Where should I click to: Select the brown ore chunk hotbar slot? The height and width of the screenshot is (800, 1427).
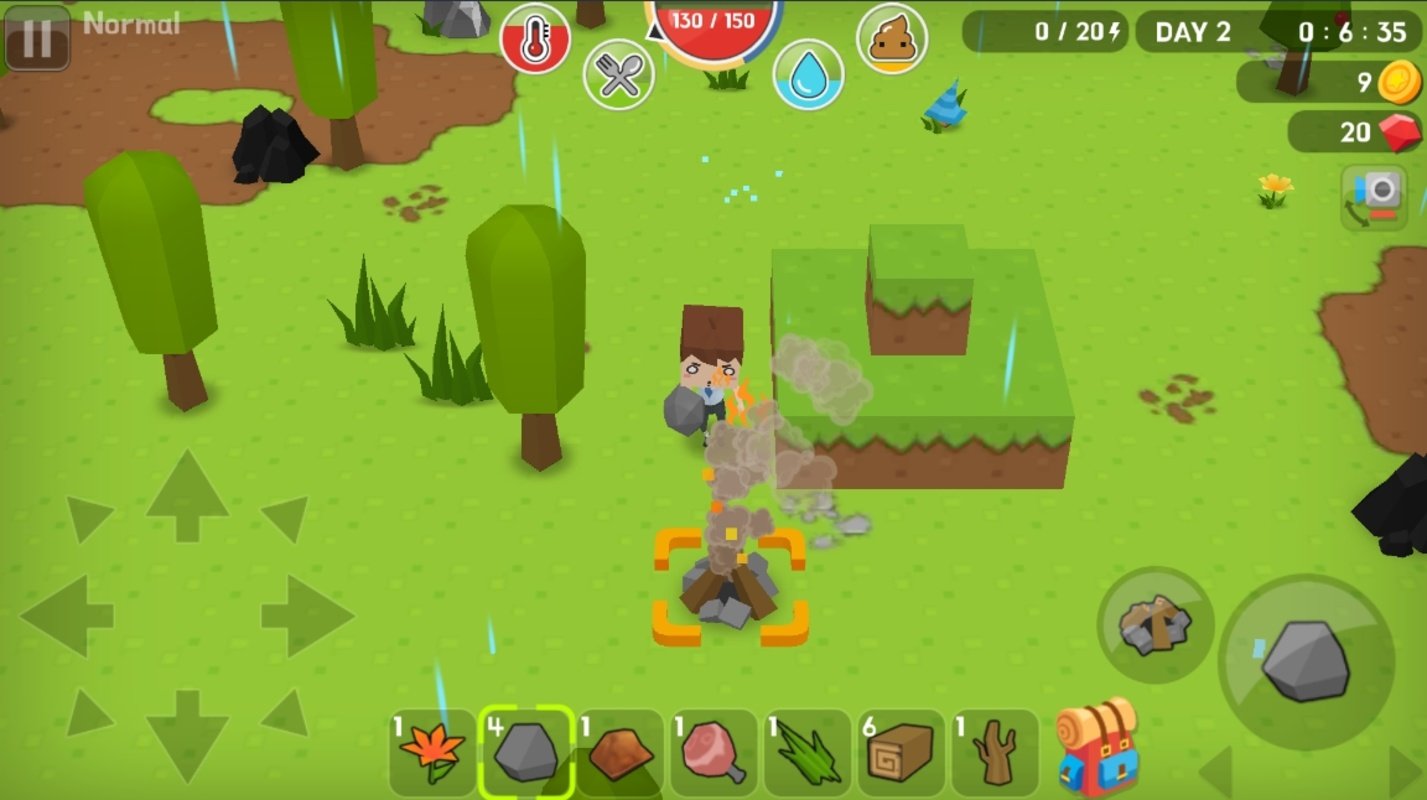pyautogui.click(x=620, y=752)
